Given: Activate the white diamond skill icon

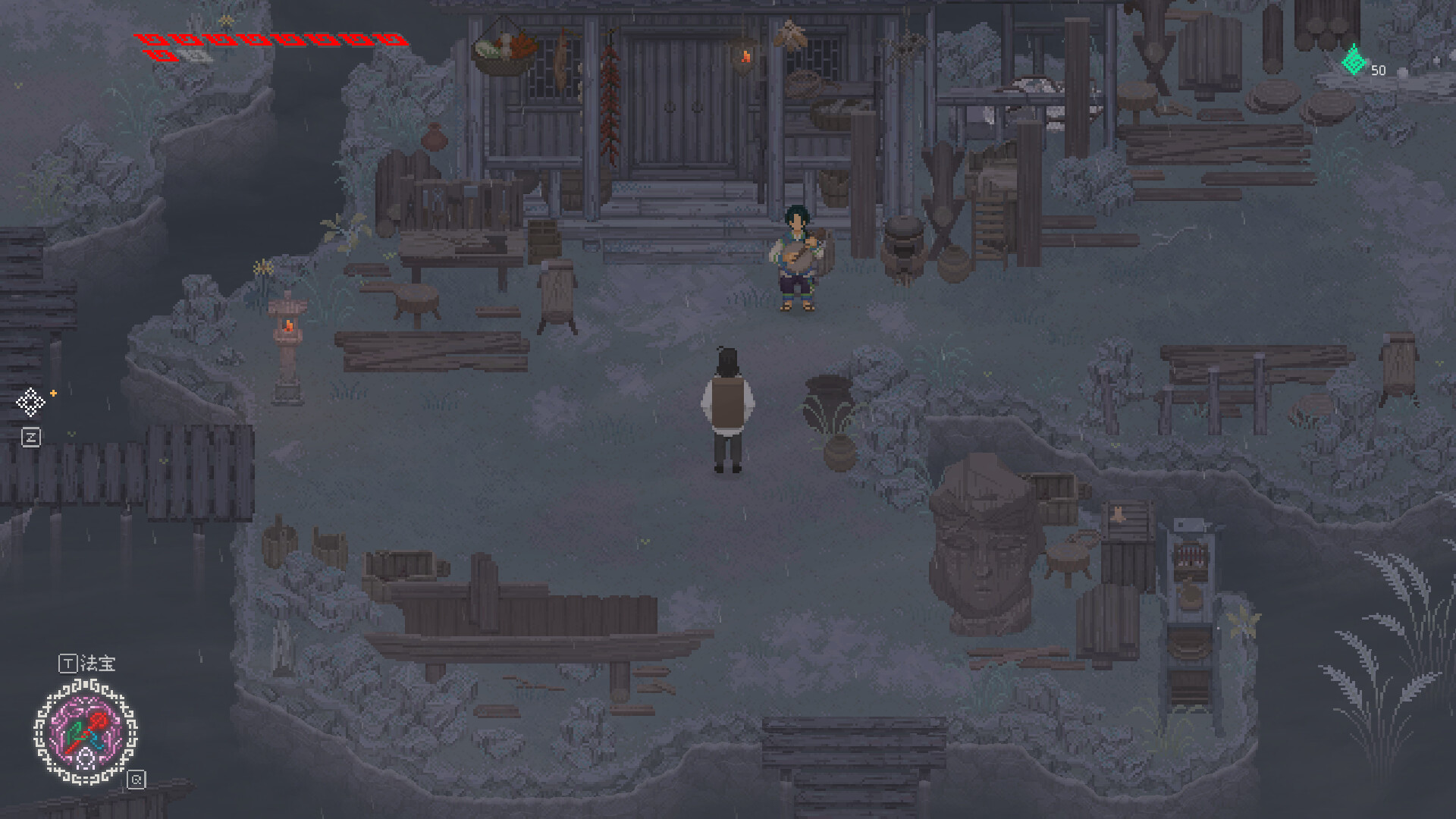Looking at the screenshot, I should pyautogui.click(x=31, y=402).
